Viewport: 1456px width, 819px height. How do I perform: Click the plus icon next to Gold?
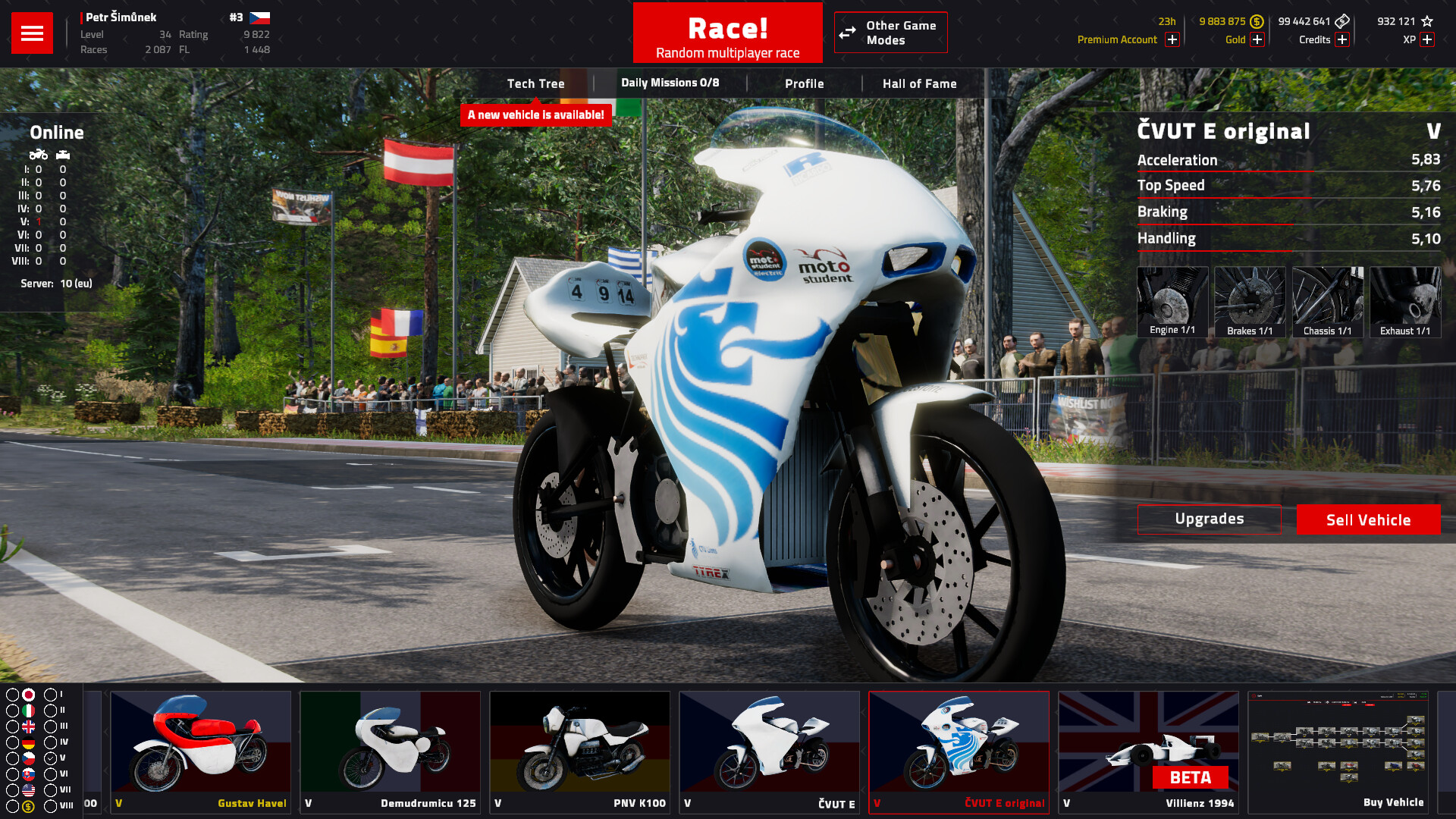click(x=1257, y=39)
